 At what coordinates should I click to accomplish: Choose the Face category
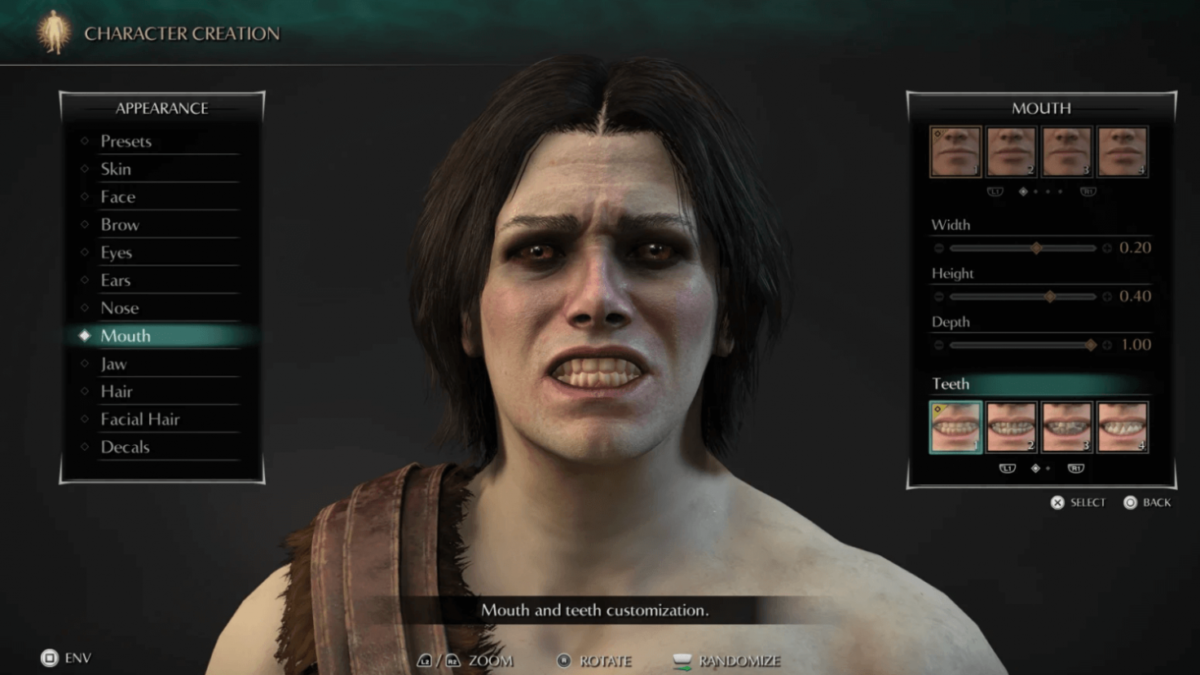pos(118,197)
